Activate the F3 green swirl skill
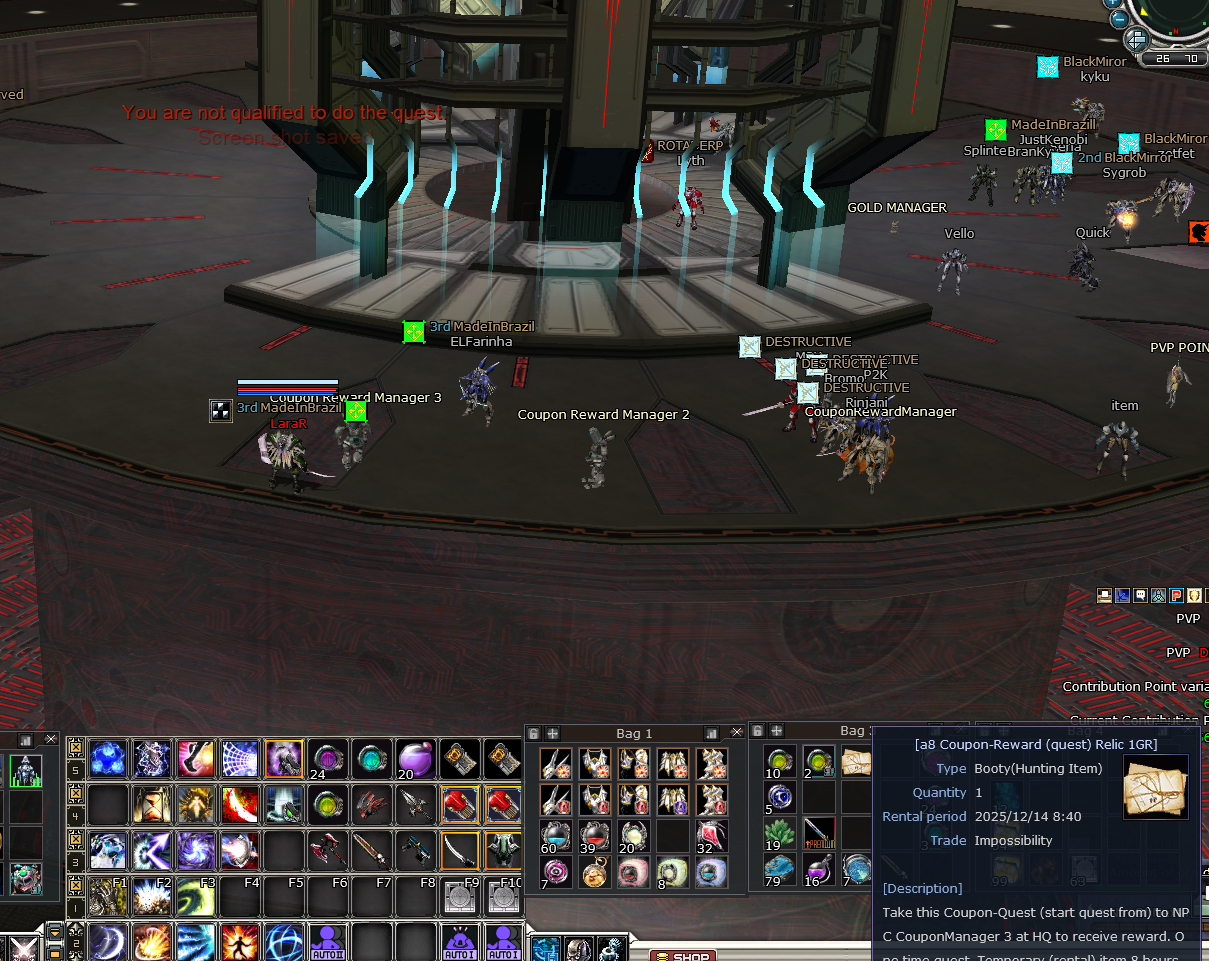Image resolution: width=1209 pixels, height=961 pixels. 195,897
